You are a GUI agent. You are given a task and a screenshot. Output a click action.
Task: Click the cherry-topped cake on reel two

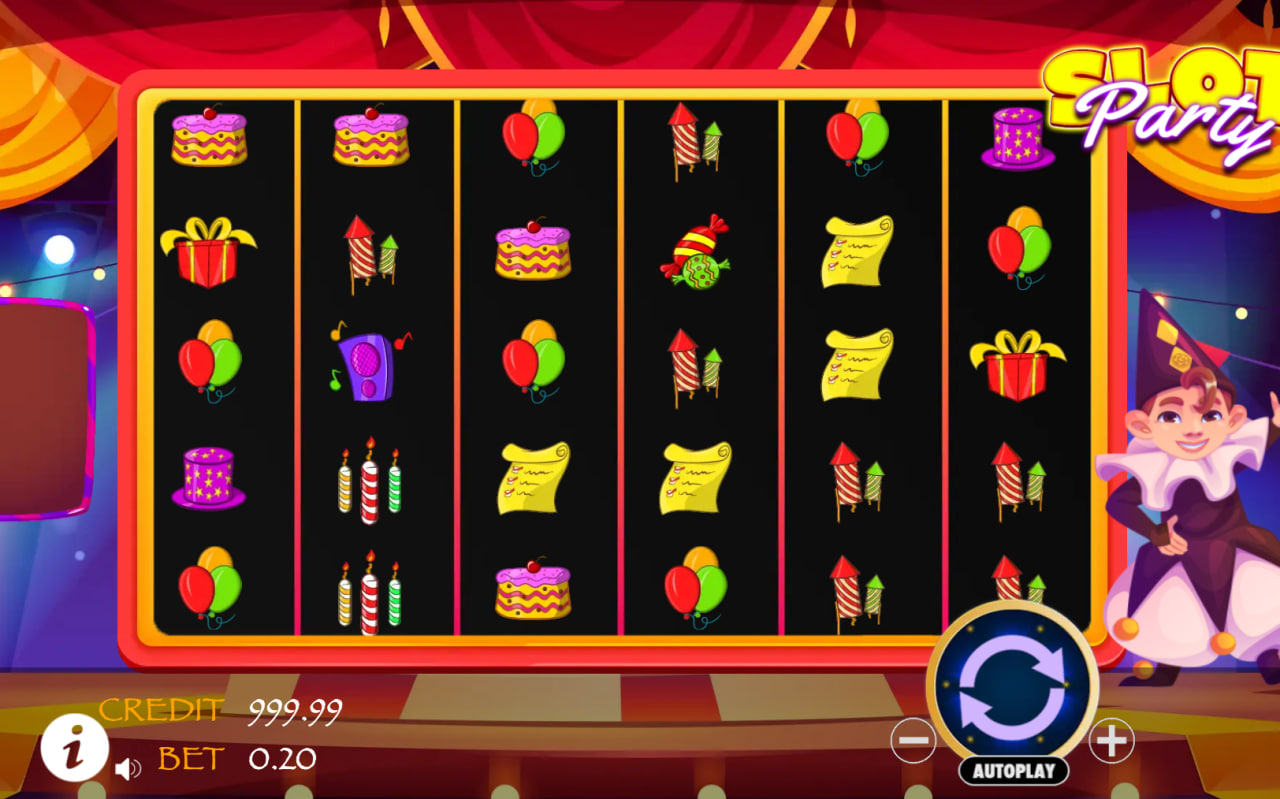point(371,134)
